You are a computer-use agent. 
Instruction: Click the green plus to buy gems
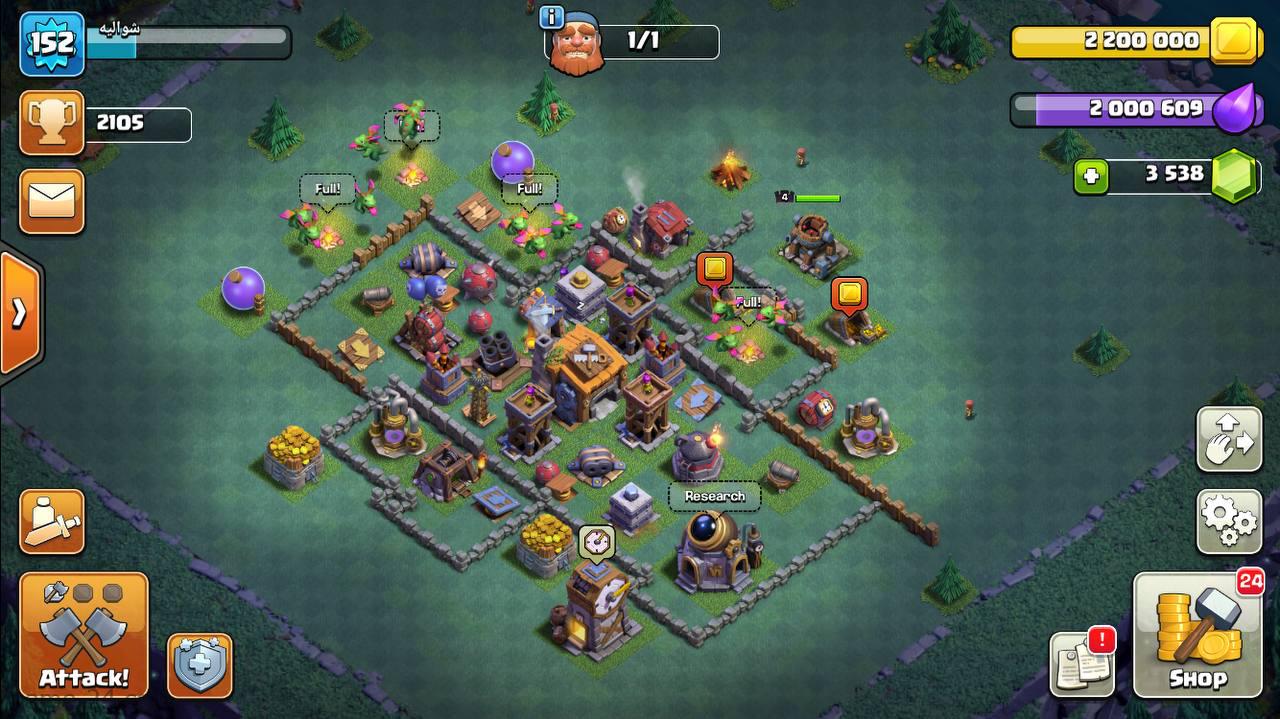[x=1091, y=177]
